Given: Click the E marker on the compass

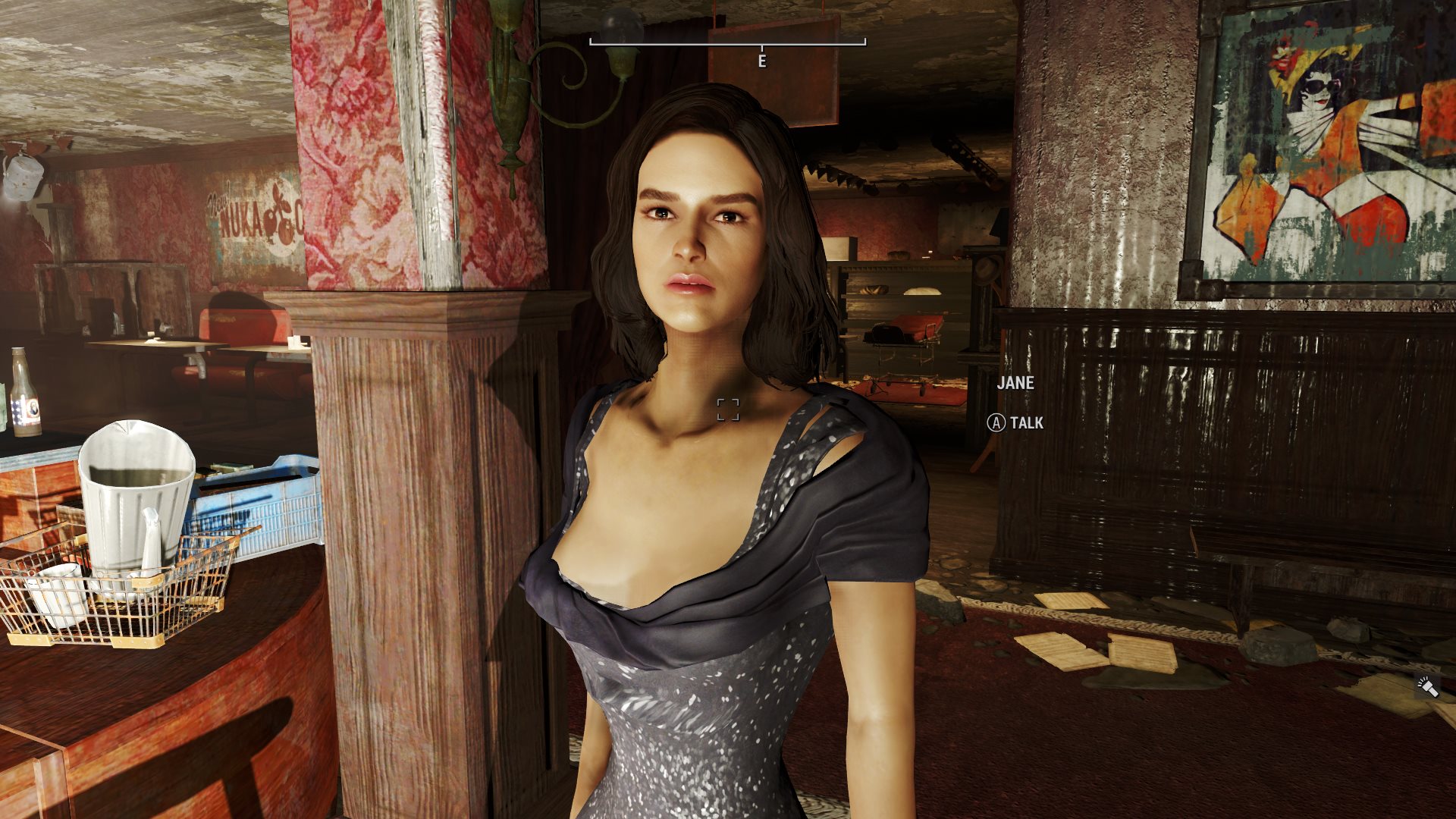Looking at the screenshot, I should [x=762, y=59].
